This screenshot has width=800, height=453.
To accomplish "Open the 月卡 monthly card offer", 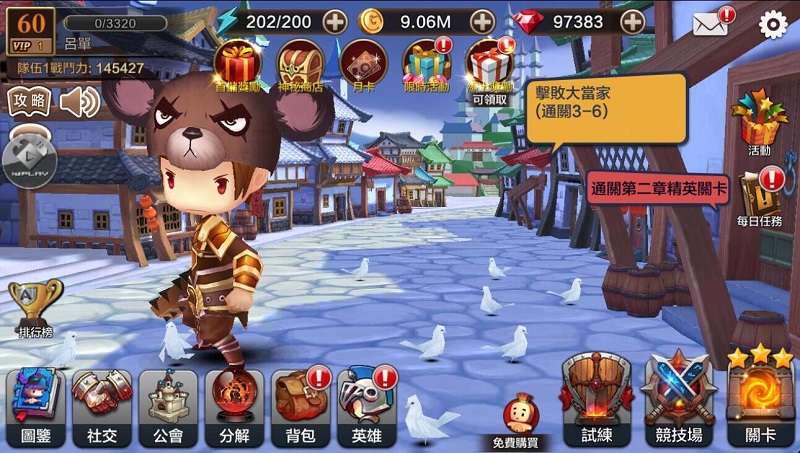I will [362, 64].
